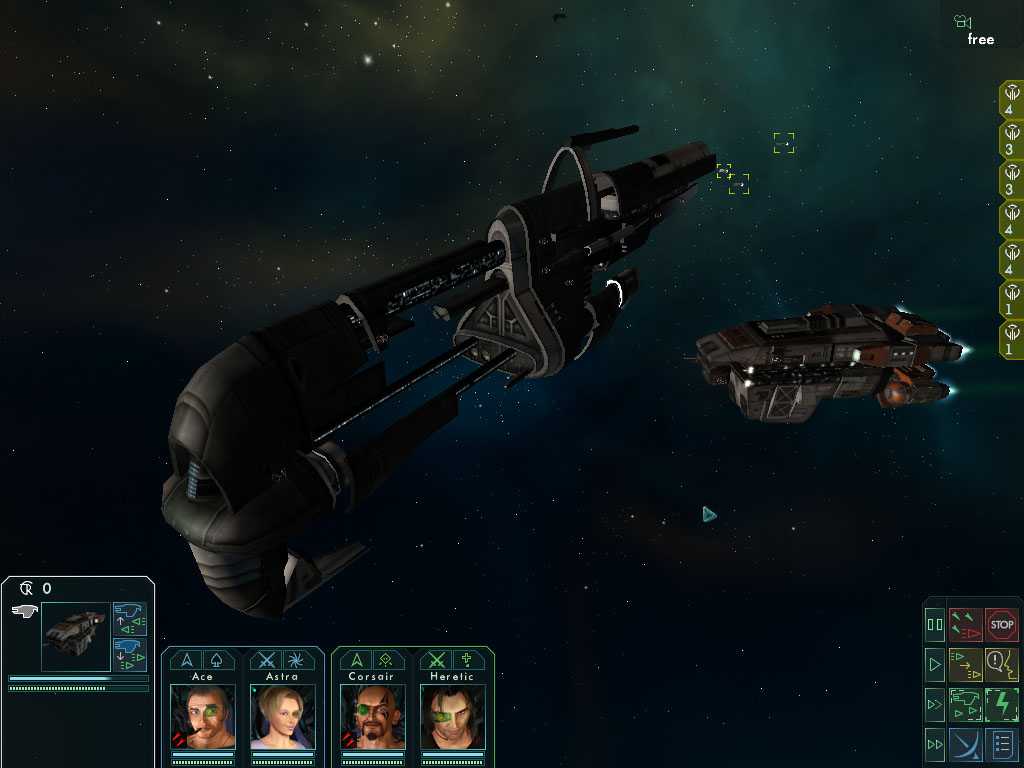Toggle the free camera mode
The height and width of the screenshot is (768, 1024).
pos(980,29)
